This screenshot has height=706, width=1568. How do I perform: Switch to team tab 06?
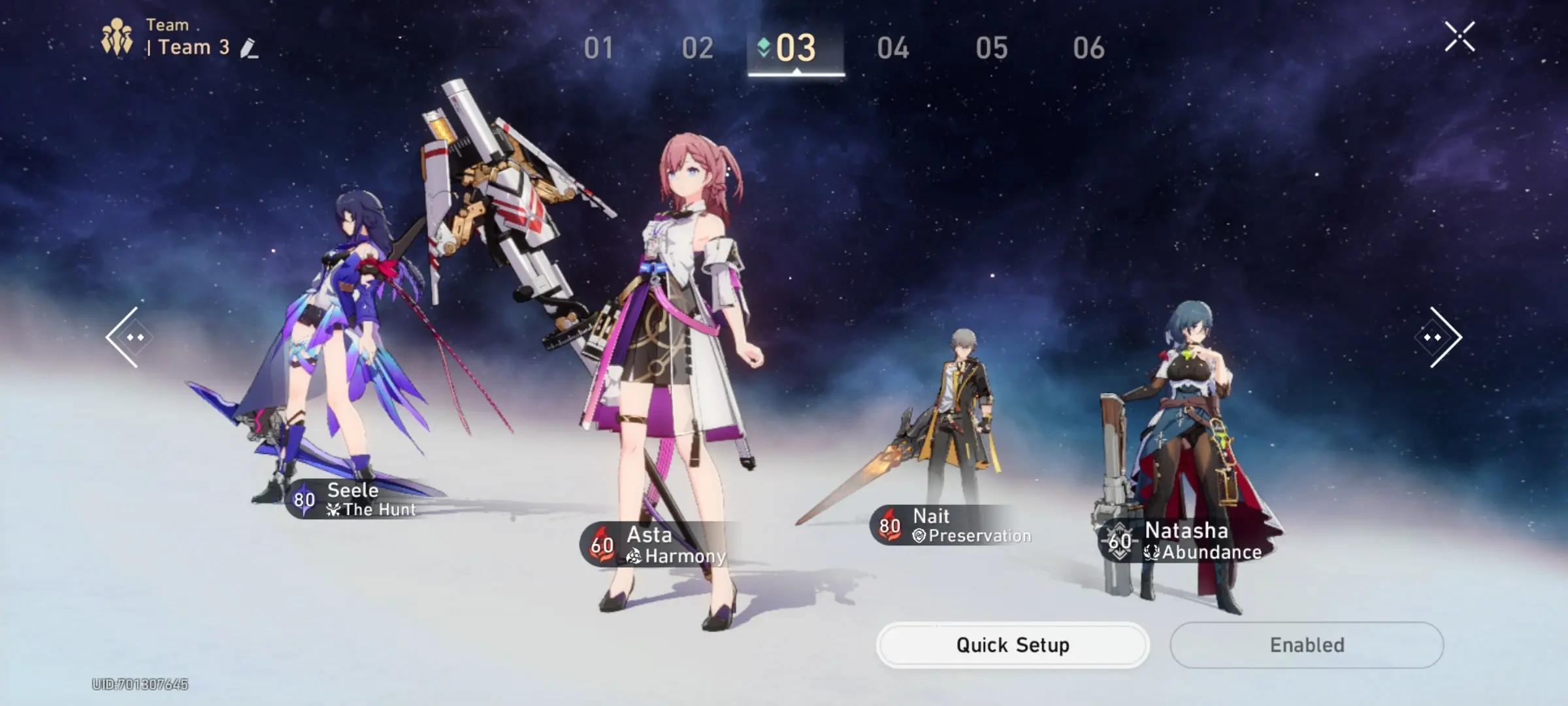tap(1088, 48)
